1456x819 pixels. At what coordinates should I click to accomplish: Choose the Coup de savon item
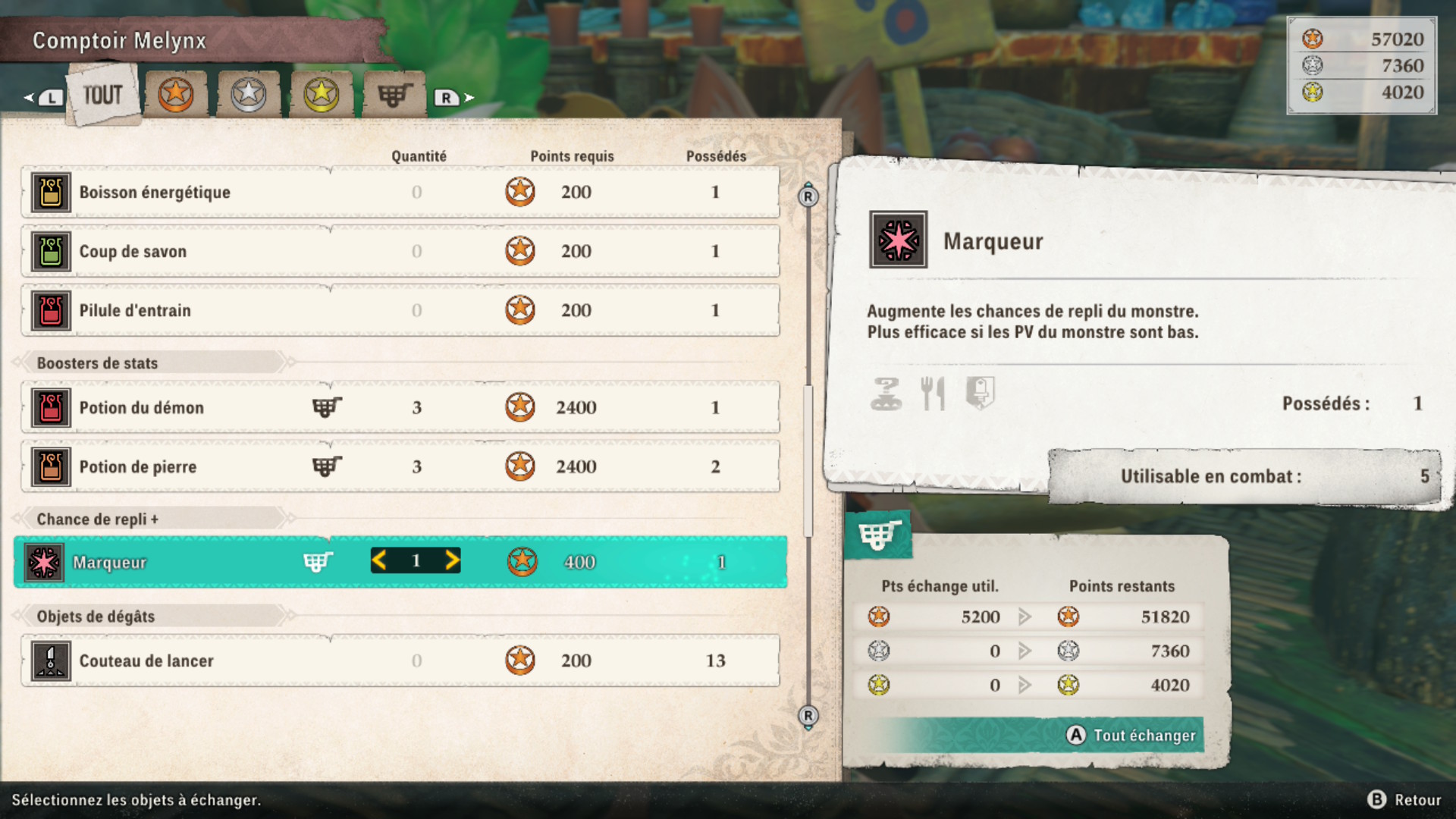(400, 252)
